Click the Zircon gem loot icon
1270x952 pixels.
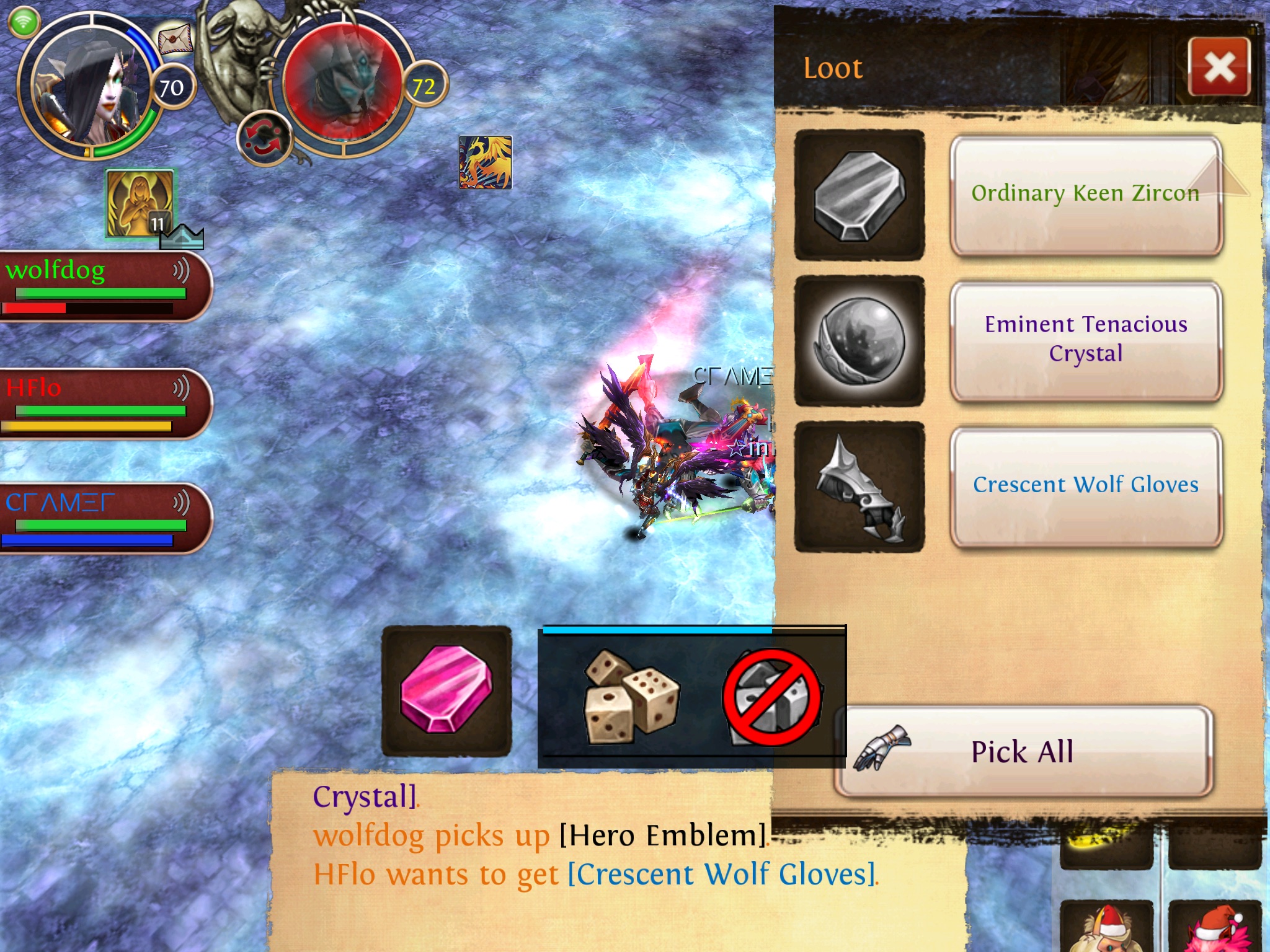(859, 195)
